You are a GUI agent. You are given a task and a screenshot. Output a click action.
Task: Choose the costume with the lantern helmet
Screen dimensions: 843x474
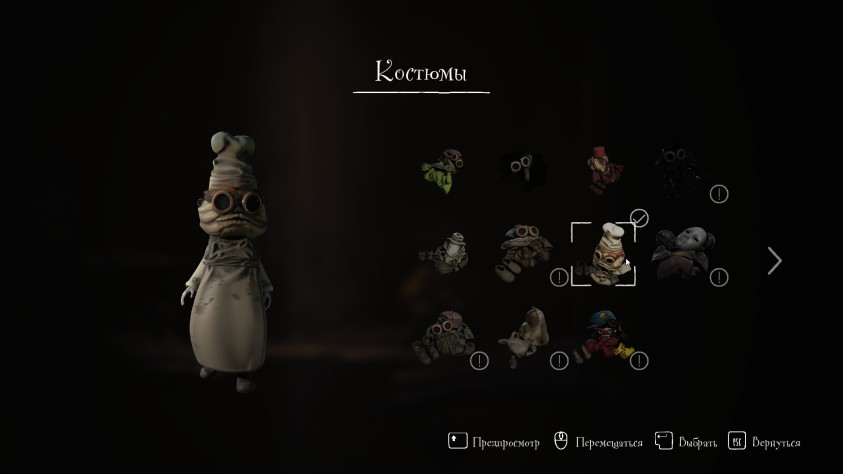(442, 254)
